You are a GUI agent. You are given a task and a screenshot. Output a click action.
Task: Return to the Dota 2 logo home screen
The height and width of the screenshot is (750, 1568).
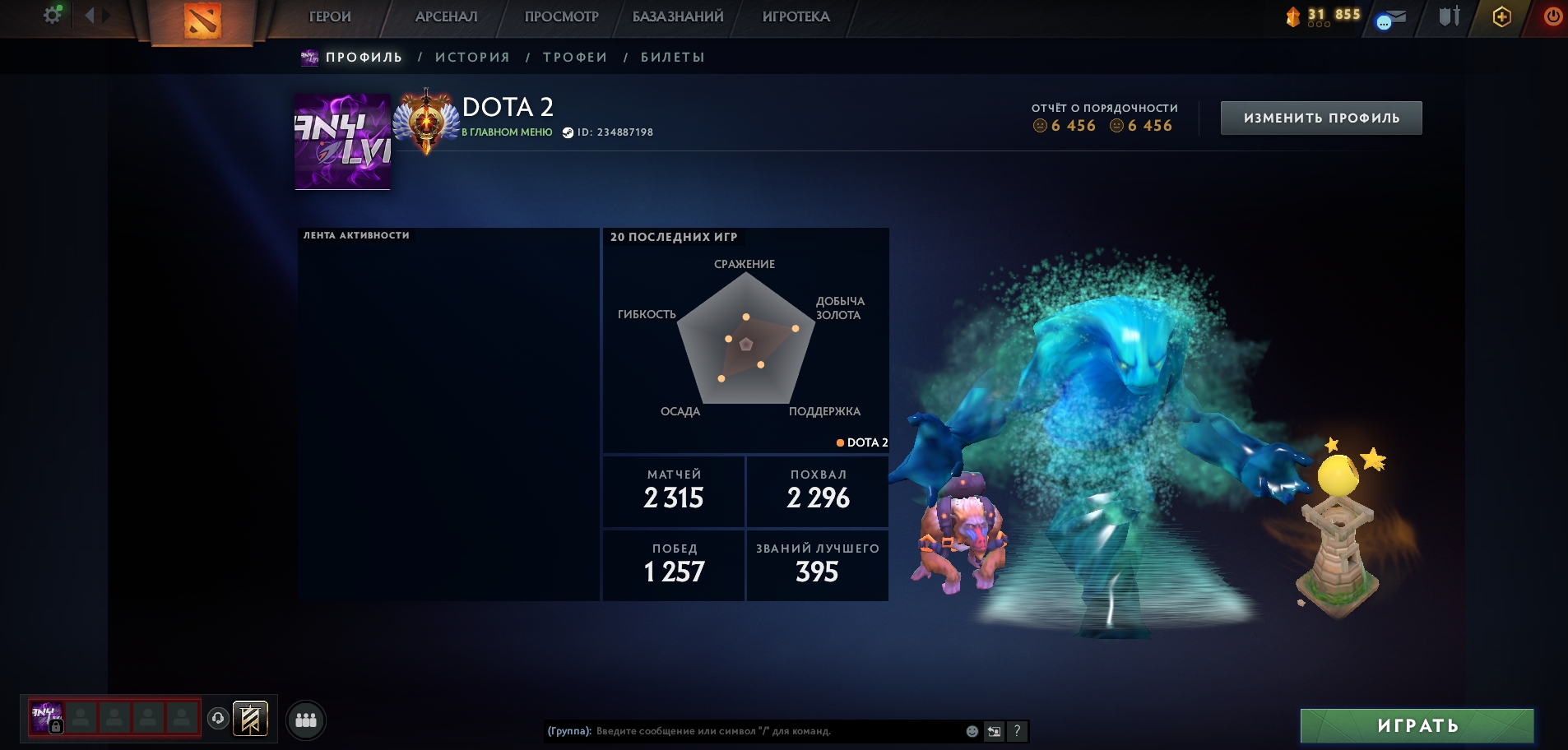point(202,21)
